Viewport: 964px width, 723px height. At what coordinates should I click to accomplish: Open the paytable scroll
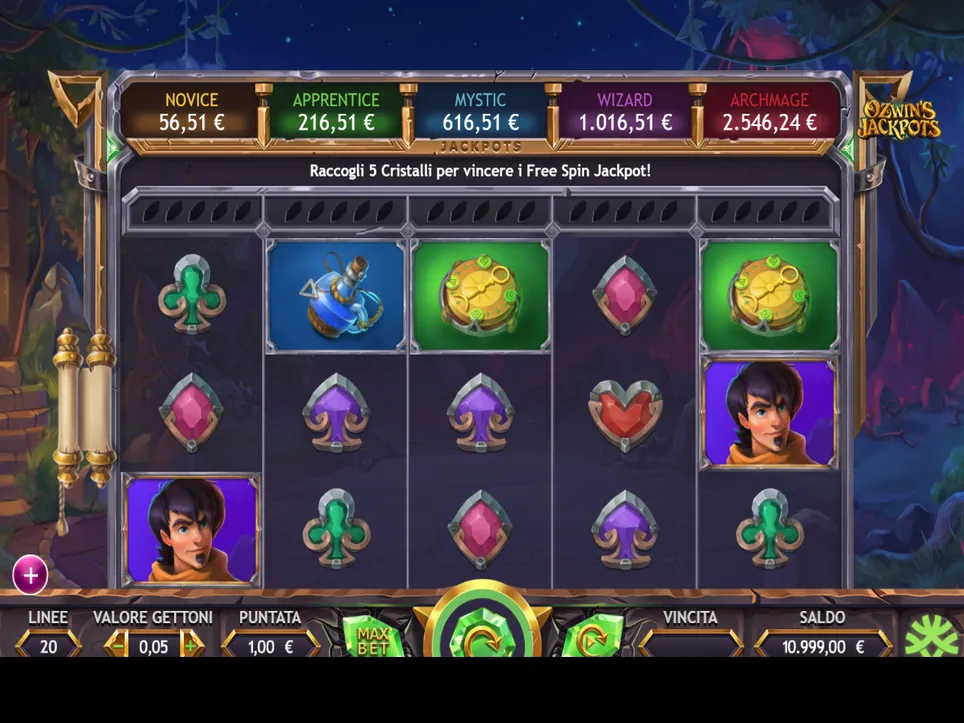[x=84, y=410]
